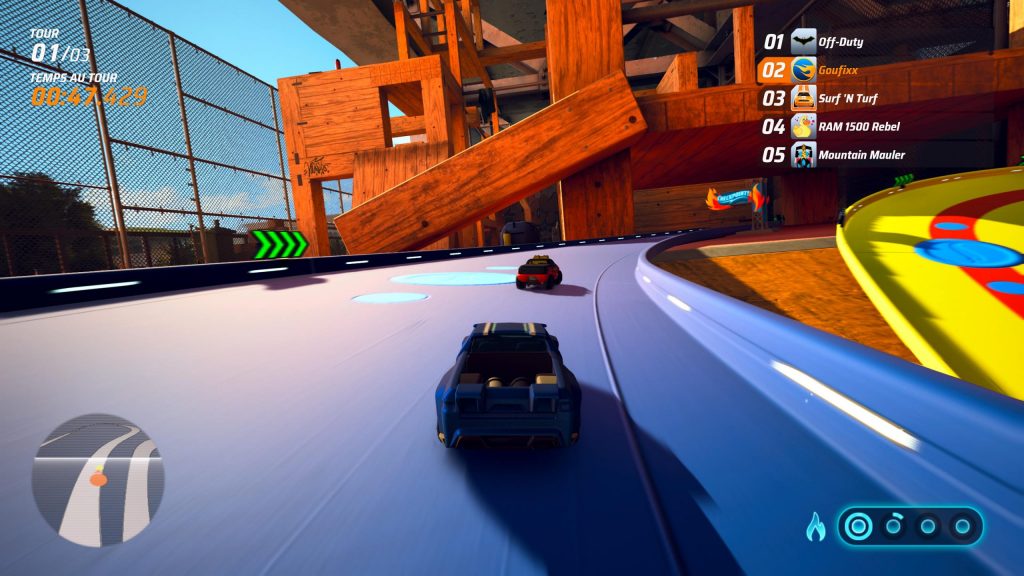Open the circular track minimap
The width and height of the screenshot is (1024, 576).
coord(97,480)
